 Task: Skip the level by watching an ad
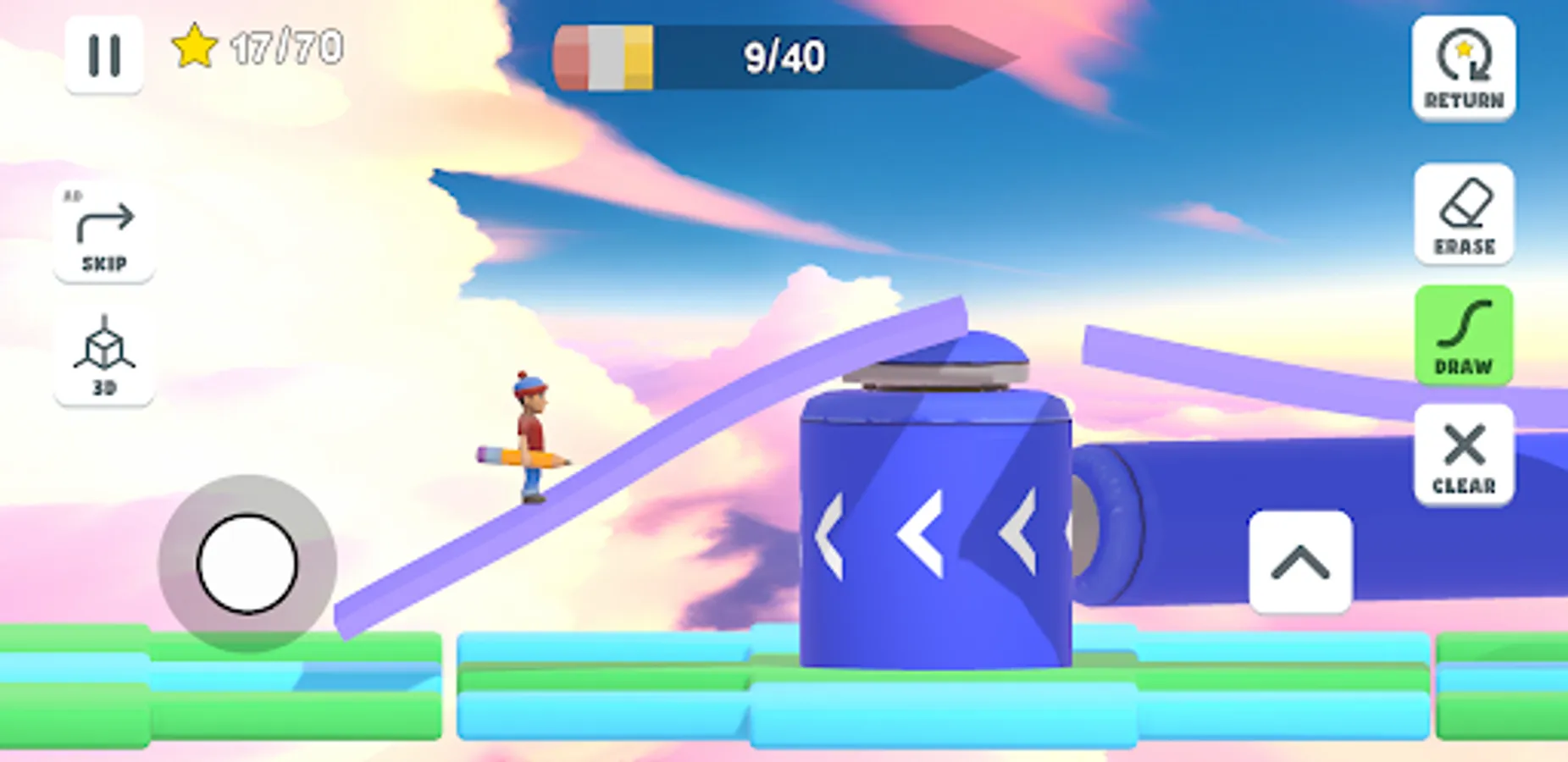point(103,235)
